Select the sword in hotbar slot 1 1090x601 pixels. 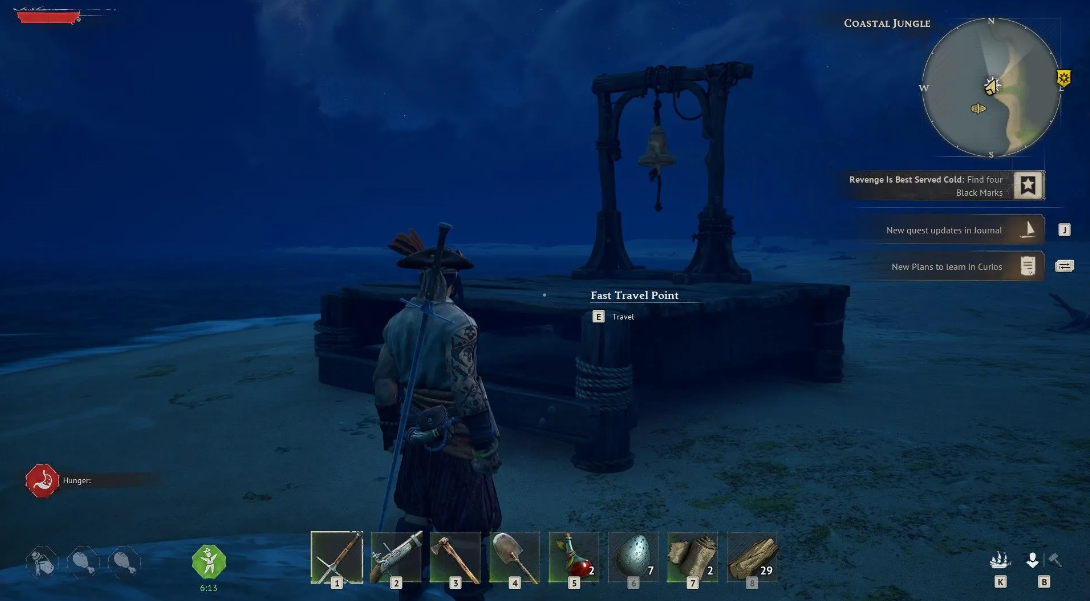[336, 556]
